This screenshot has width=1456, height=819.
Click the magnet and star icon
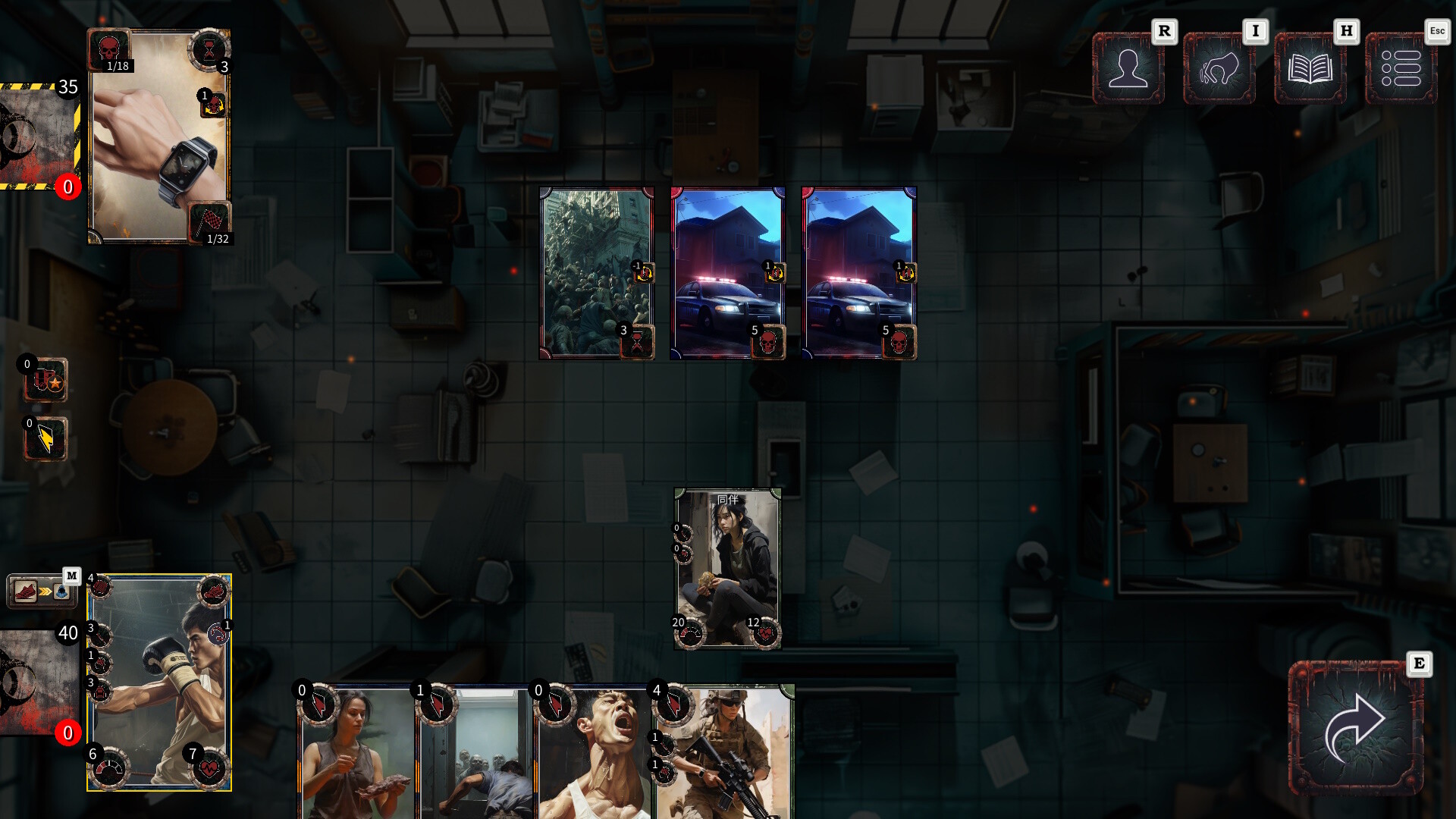tap(46, 381)
